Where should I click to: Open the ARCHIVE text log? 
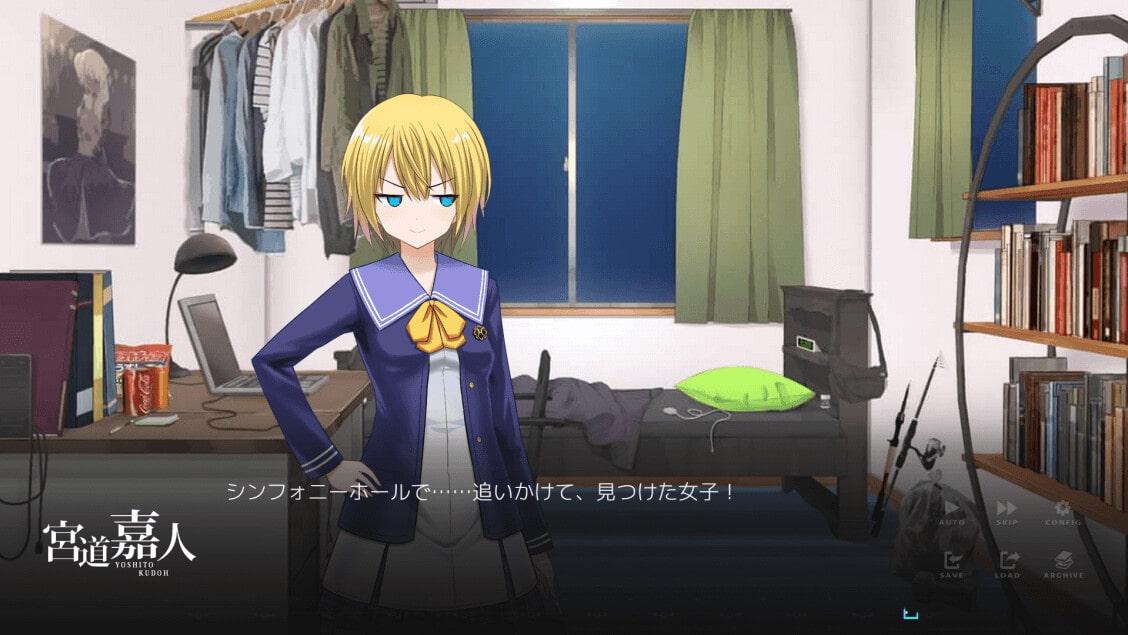coord(1063,564)
